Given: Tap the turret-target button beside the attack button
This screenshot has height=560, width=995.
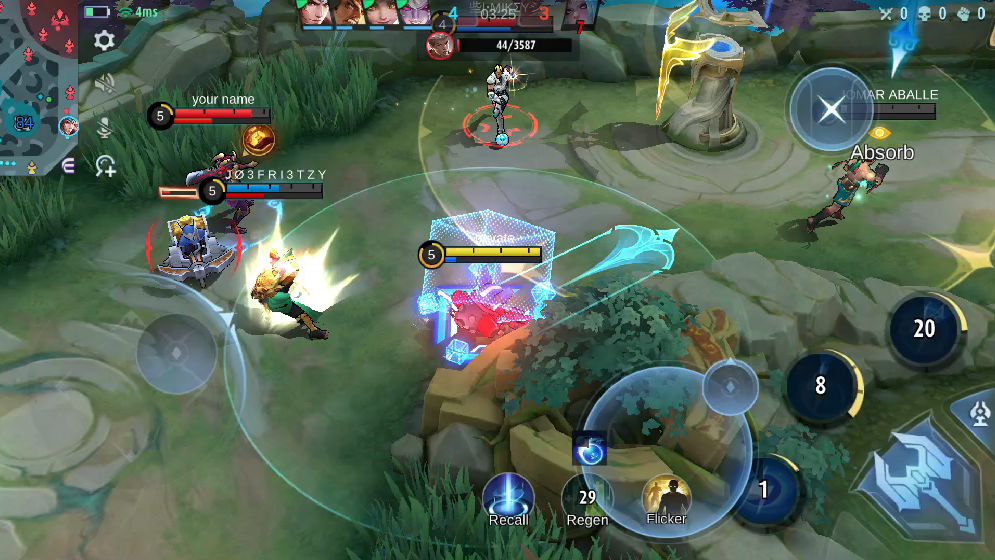Looking at the screenshot, I should pyautogui.click(x=981, y=412).
